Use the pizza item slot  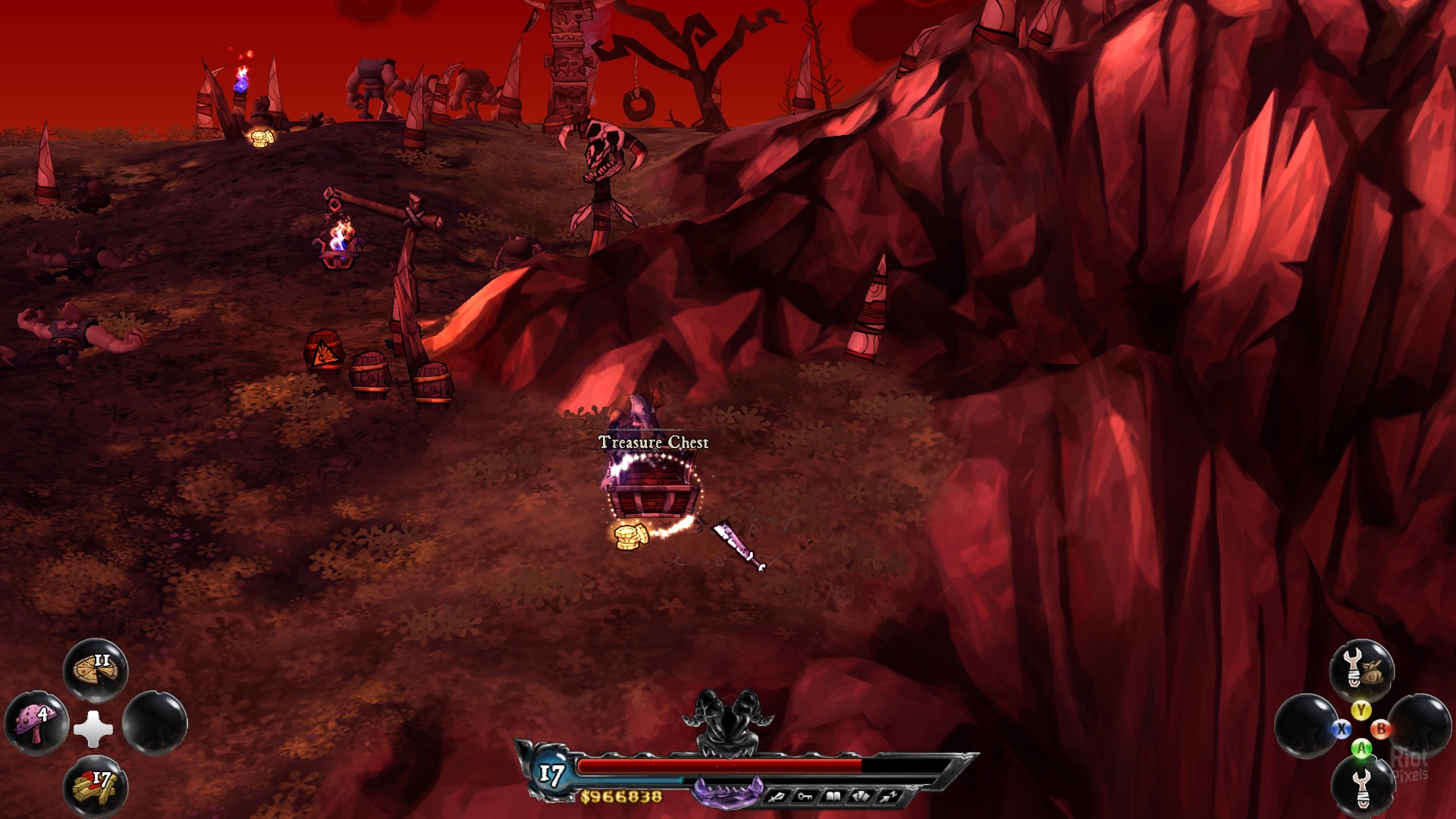[x=96, y=670]
